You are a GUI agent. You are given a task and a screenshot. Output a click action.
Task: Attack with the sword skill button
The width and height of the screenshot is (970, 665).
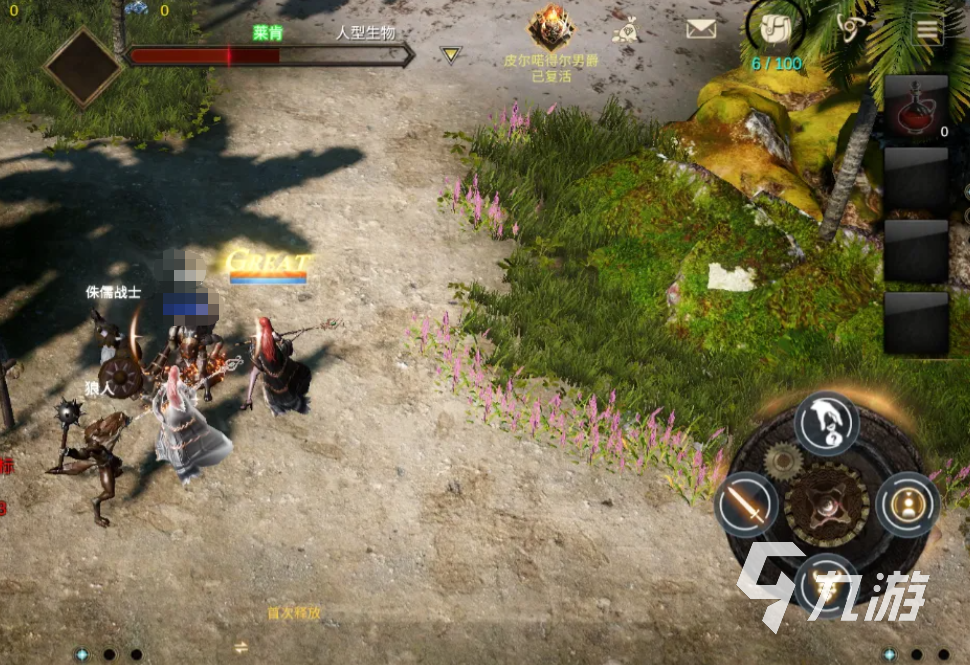[746, 503]
